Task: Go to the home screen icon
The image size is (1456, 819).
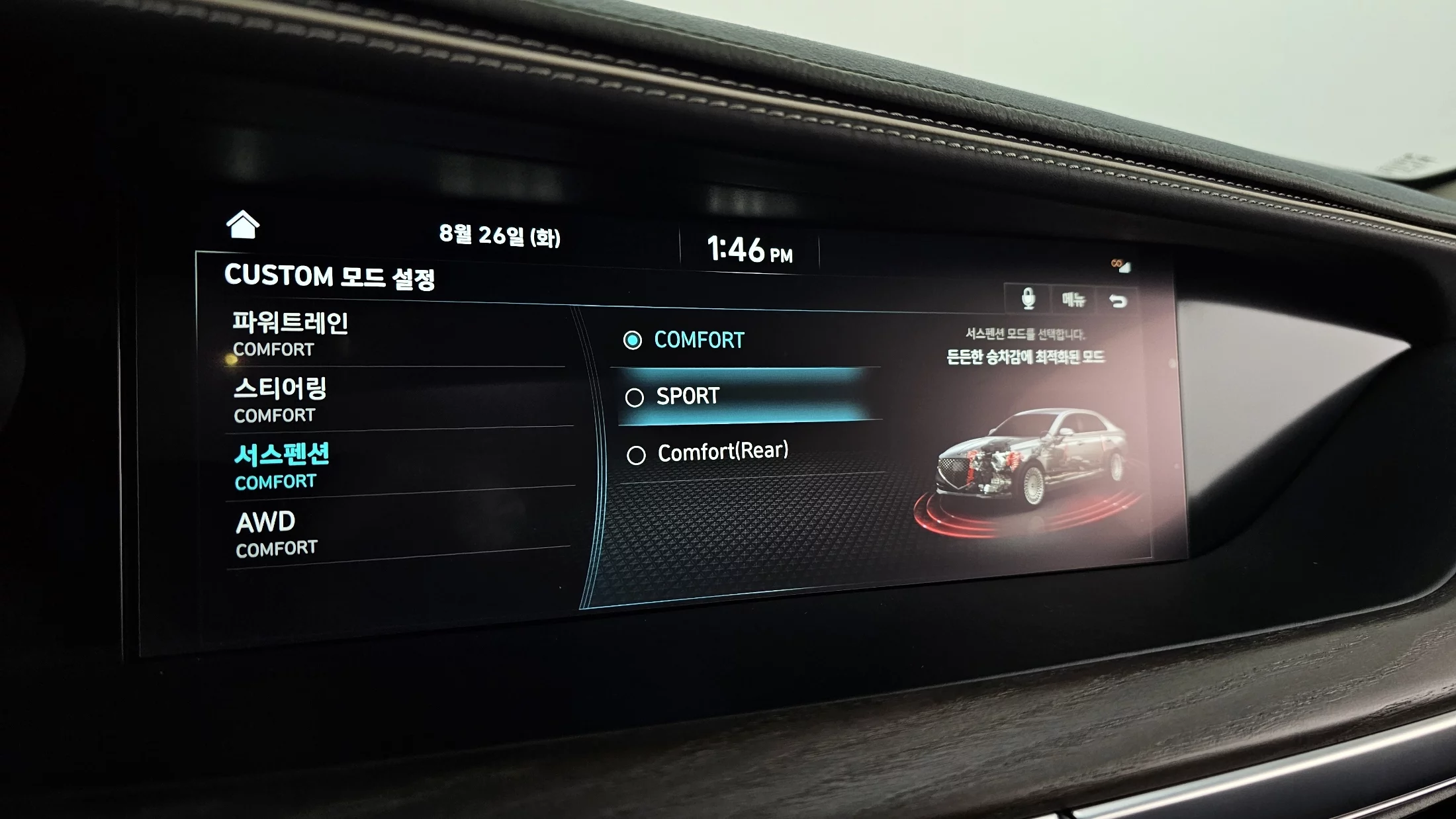Action: point(242,225)
